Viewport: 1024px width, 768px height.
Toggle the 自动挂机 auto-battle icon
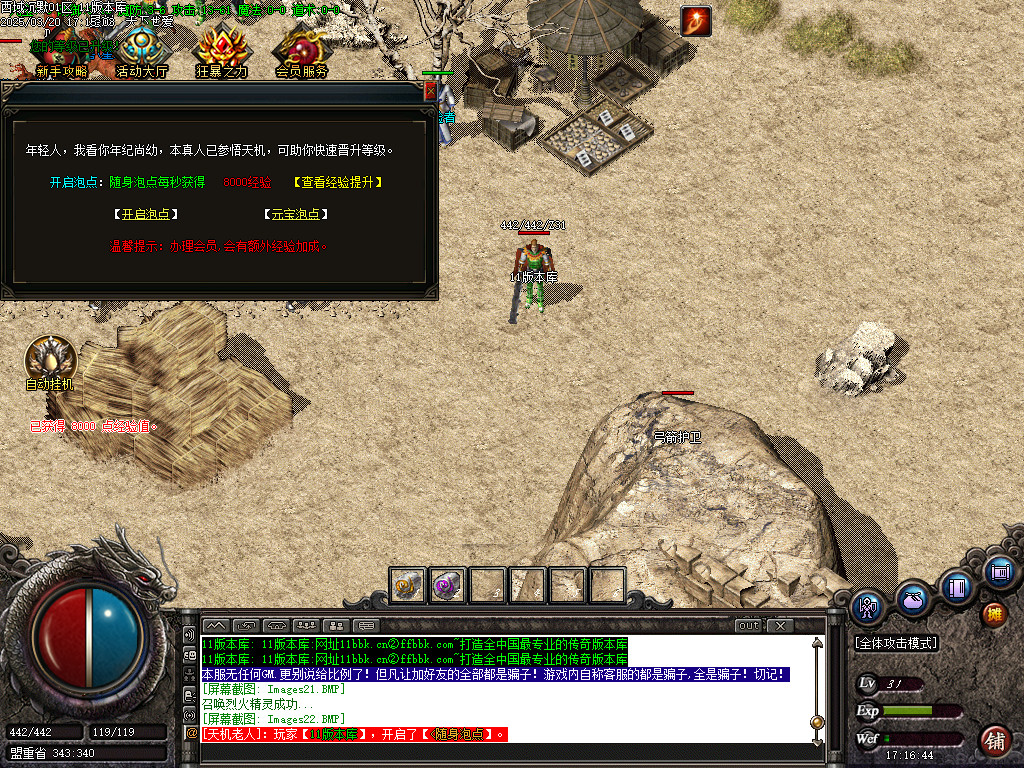click(x=50, y=362)
